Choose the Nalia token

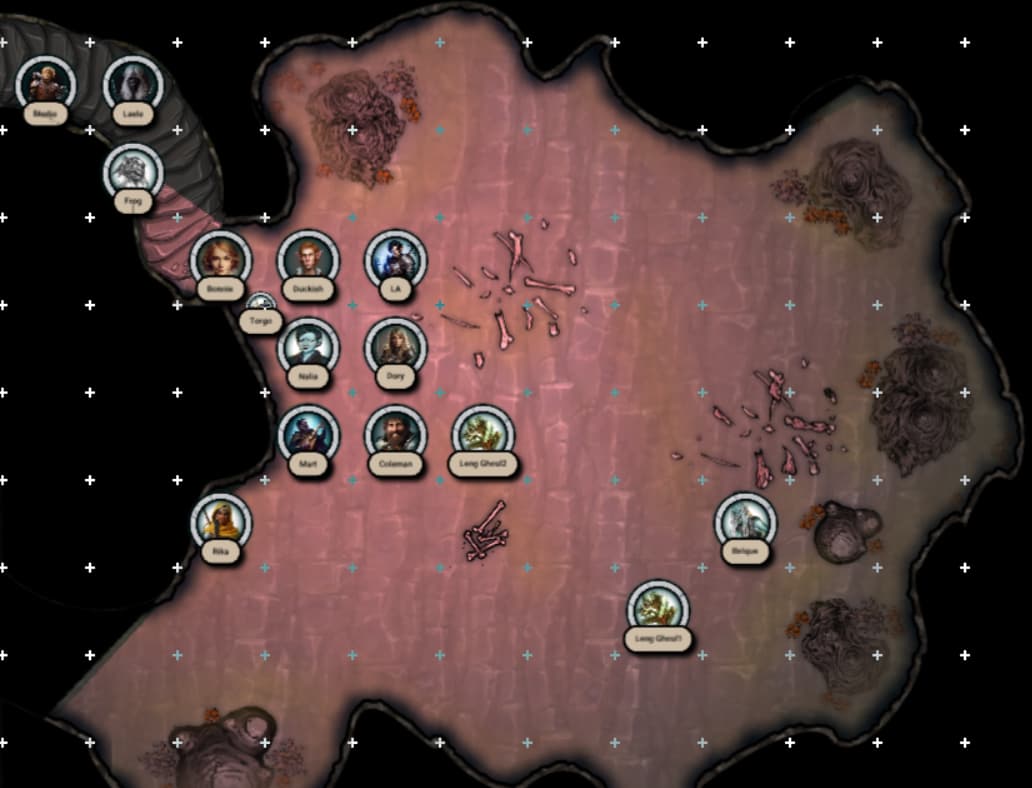pyautogui.click(x=308, y=347)
